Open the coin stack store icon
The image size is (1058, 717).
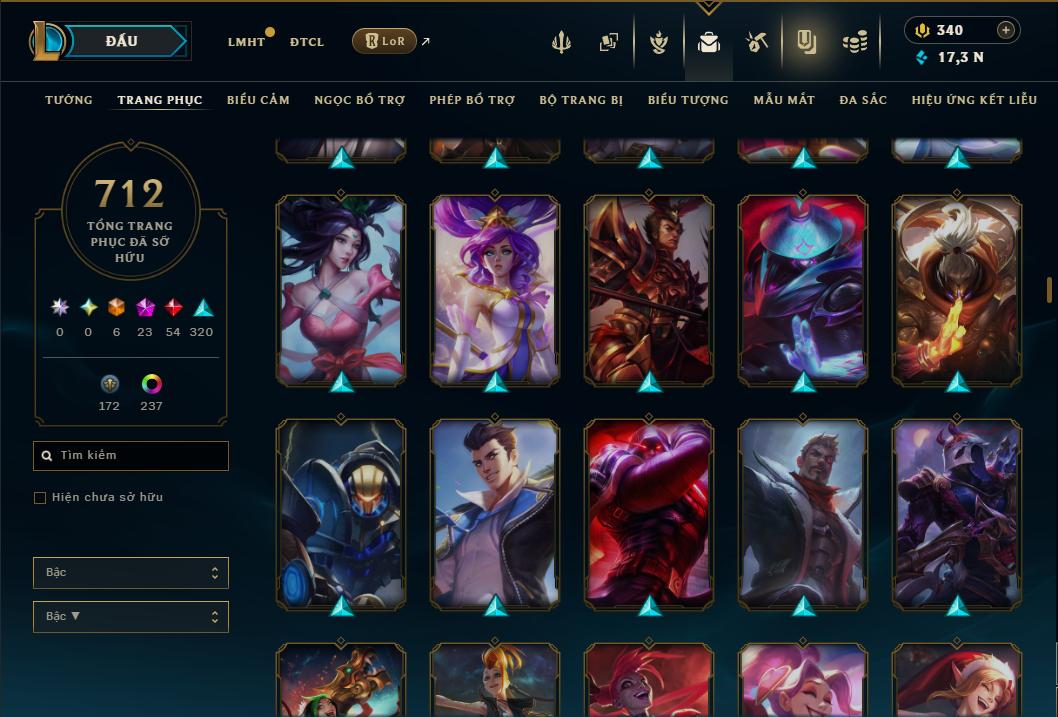[x=854, y=42]
